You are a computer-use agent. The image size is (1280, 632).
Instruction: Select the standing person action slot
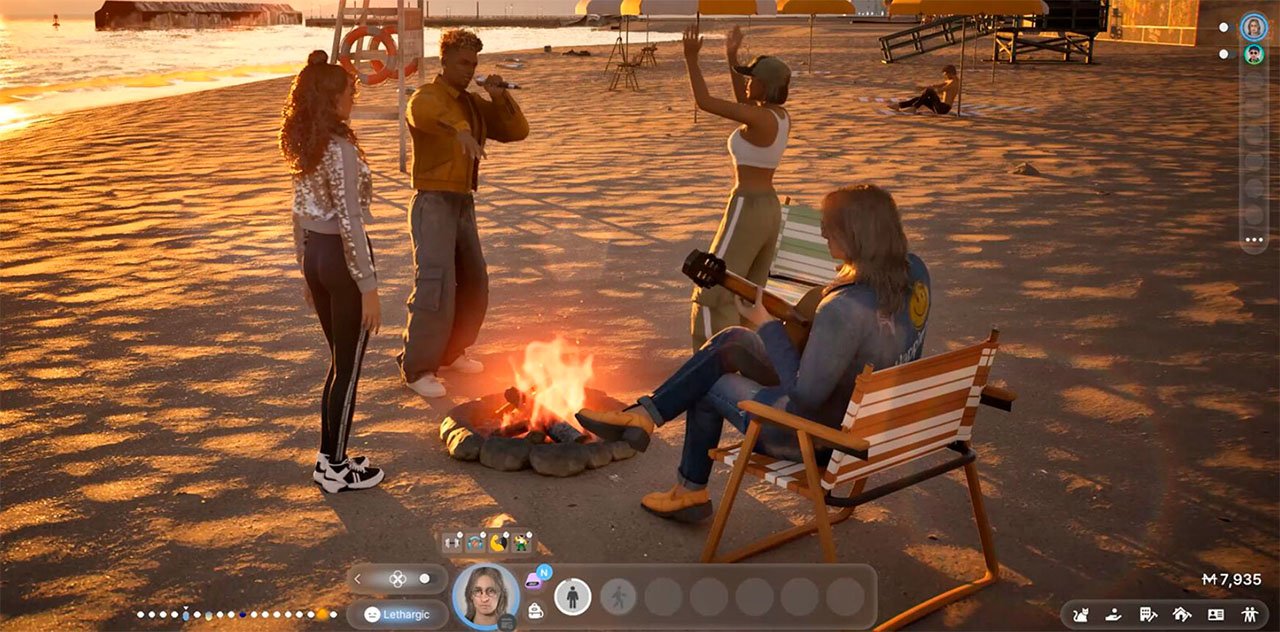[572, 597]
